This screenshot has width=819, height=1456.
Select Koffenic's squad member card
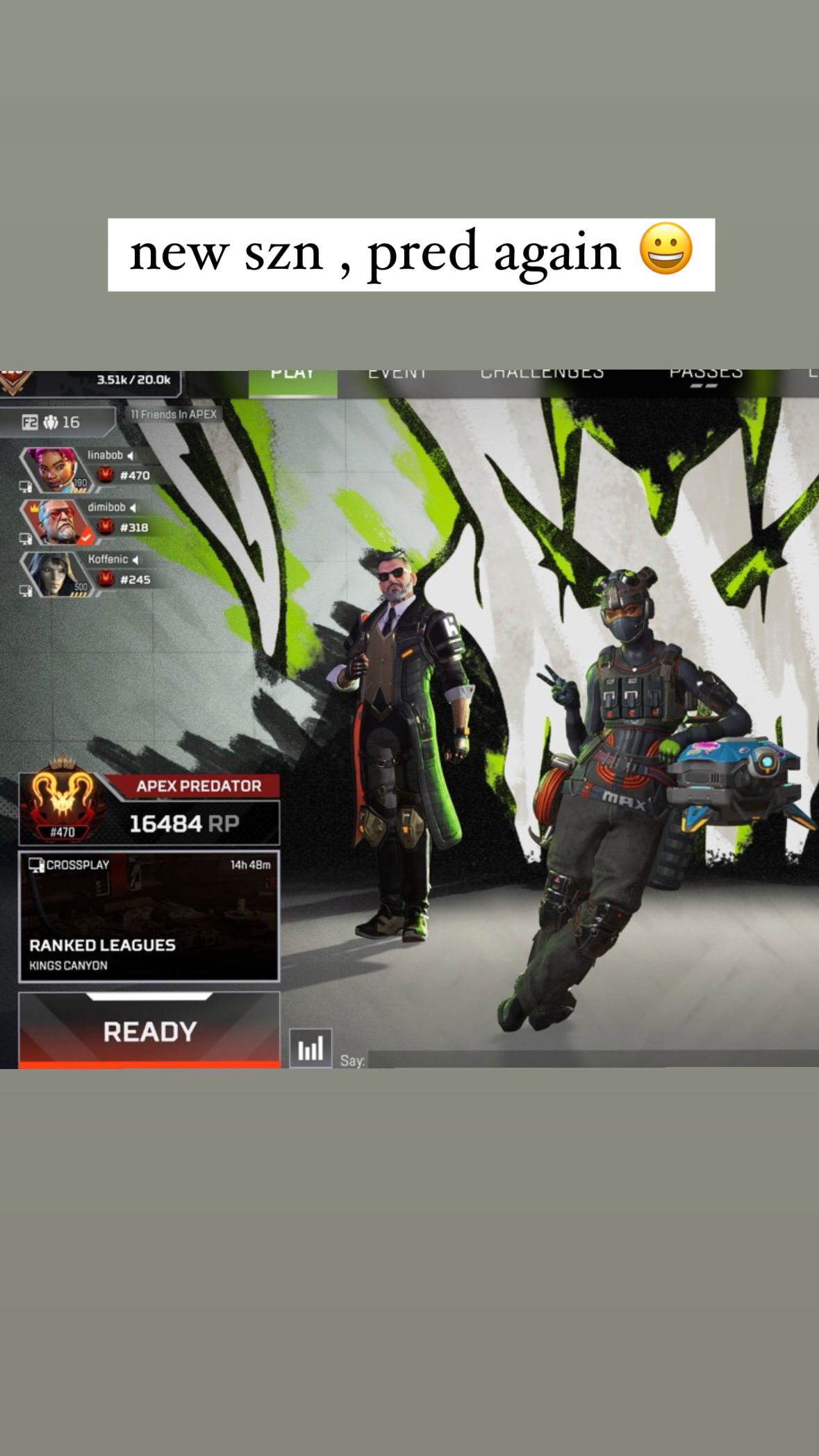[x=87, y=570]
